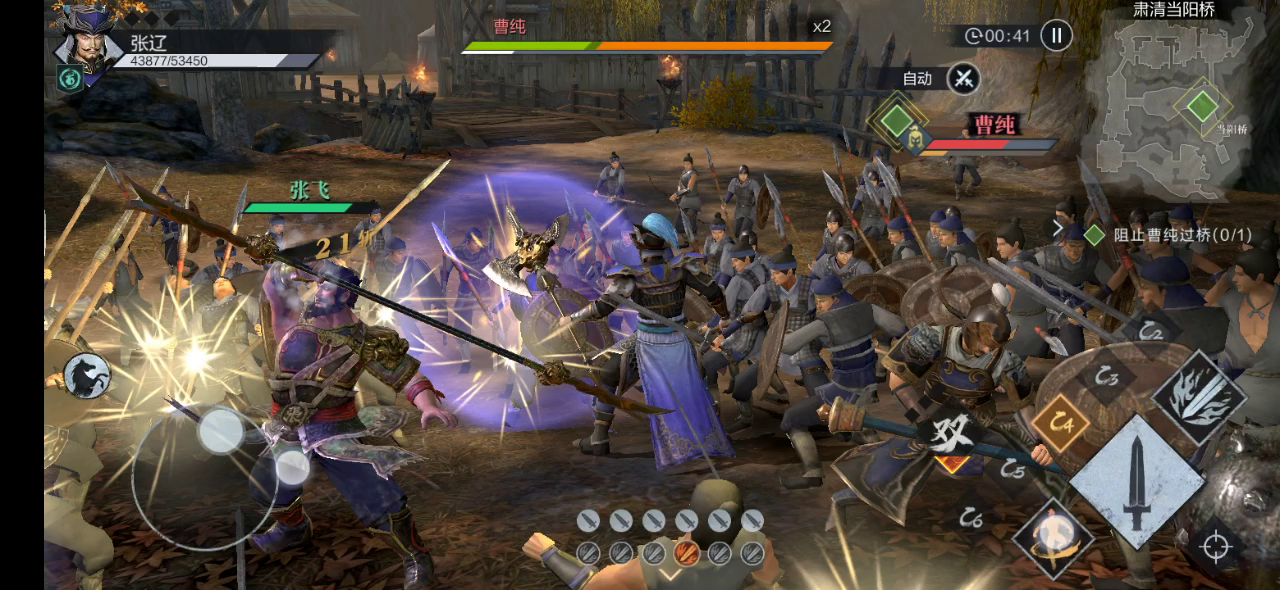Tap the crosshair lock-on target button

coord(1215,547)
